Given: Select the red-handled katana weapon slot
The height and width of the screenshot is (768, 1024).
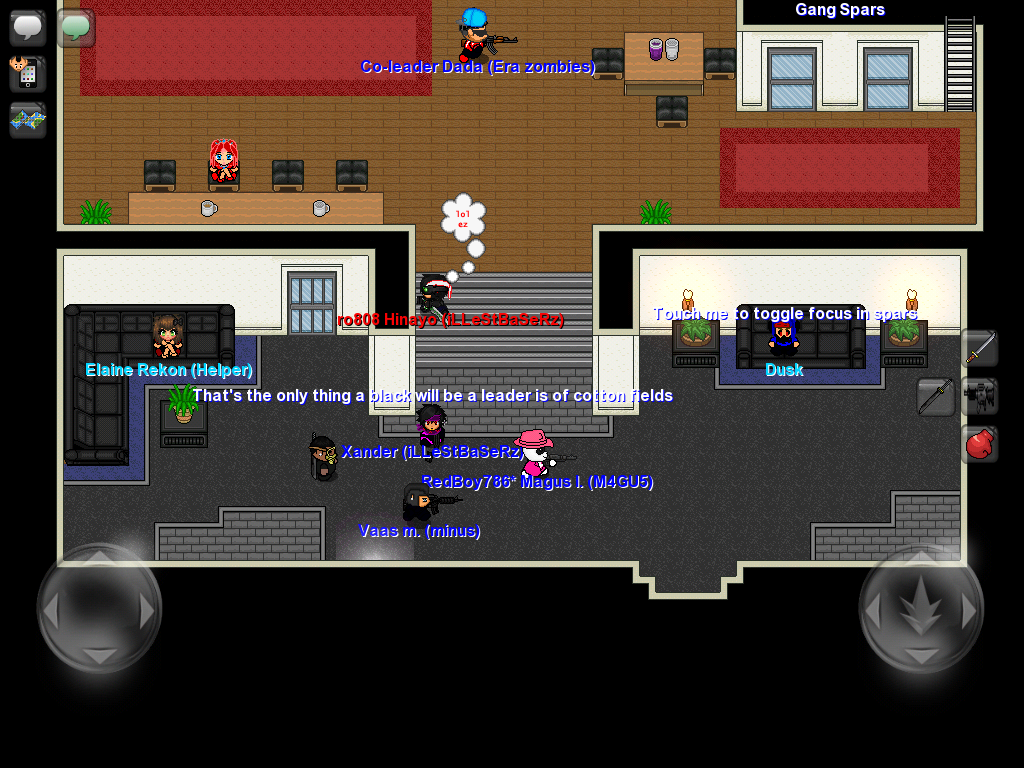Looking at the screenshot, I should pyautogui.click(x=979, y=348).
